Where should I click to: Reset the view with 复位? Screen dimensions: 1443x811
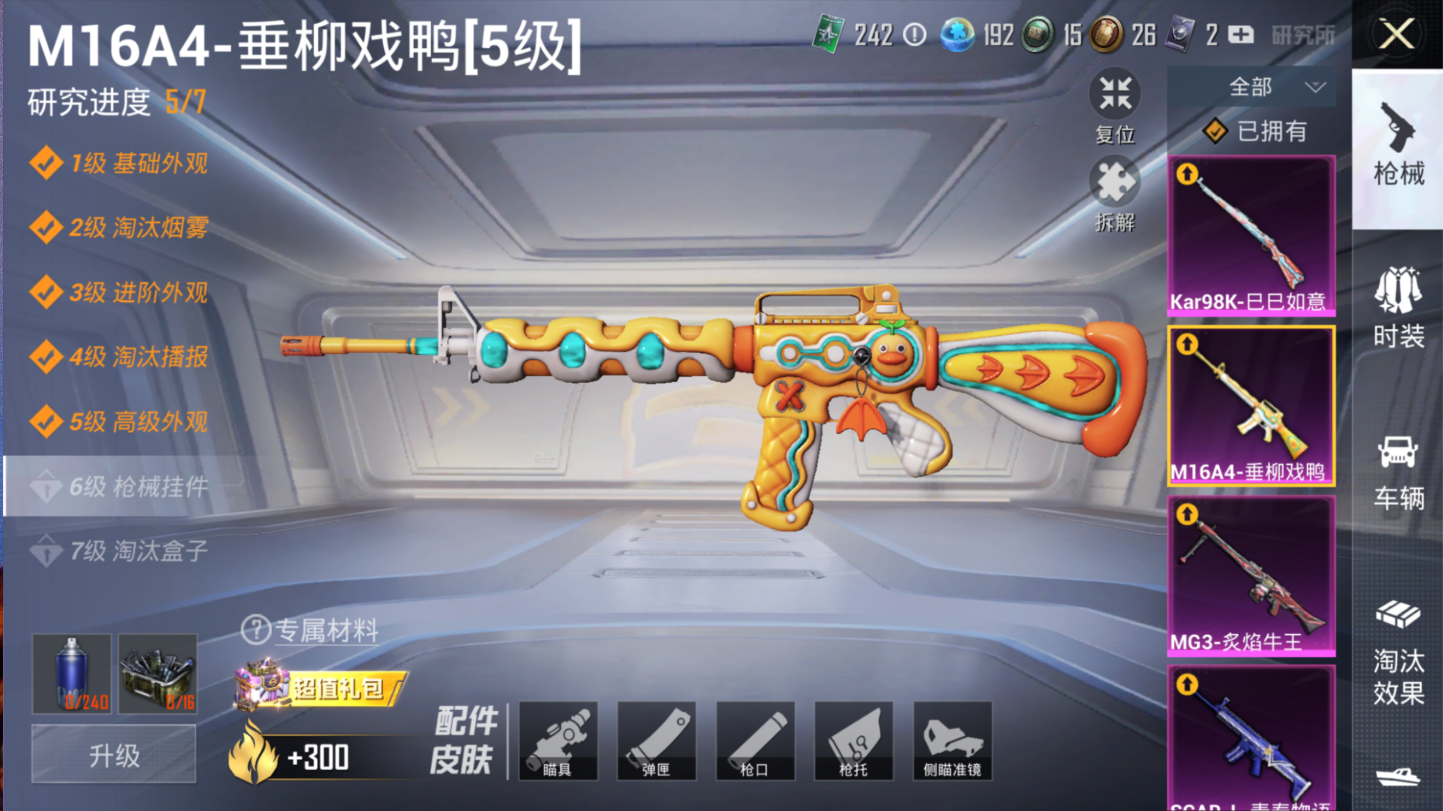[1114, 105]
